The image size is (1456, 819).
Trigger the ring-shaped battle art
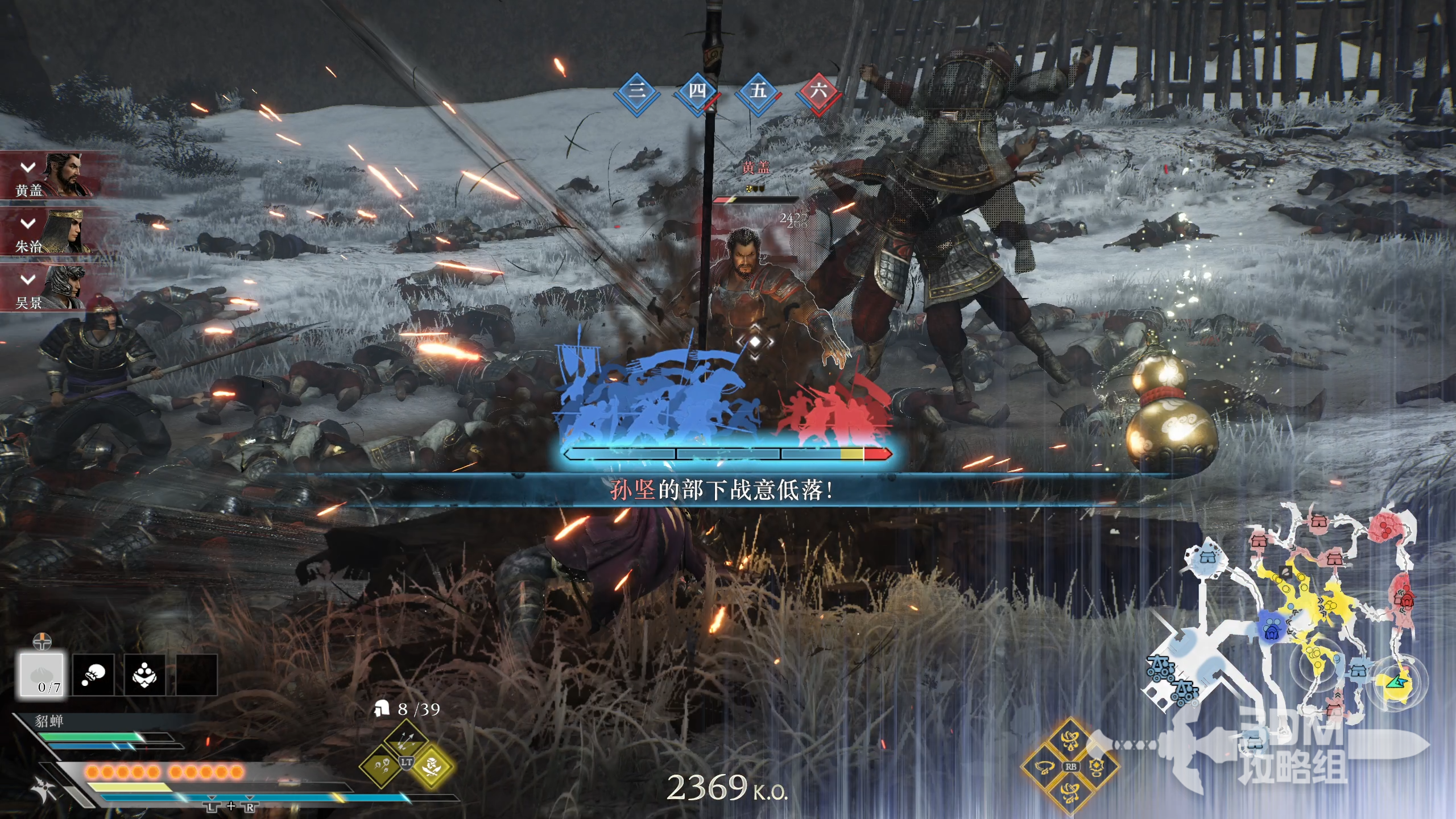(1045, 767)
